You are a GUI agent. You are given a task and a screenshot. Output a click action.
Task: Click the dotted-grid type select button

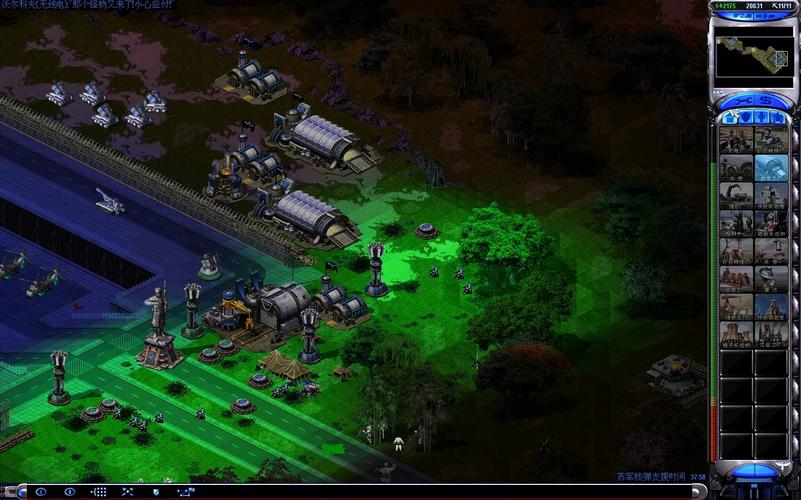tap(99, 492)
